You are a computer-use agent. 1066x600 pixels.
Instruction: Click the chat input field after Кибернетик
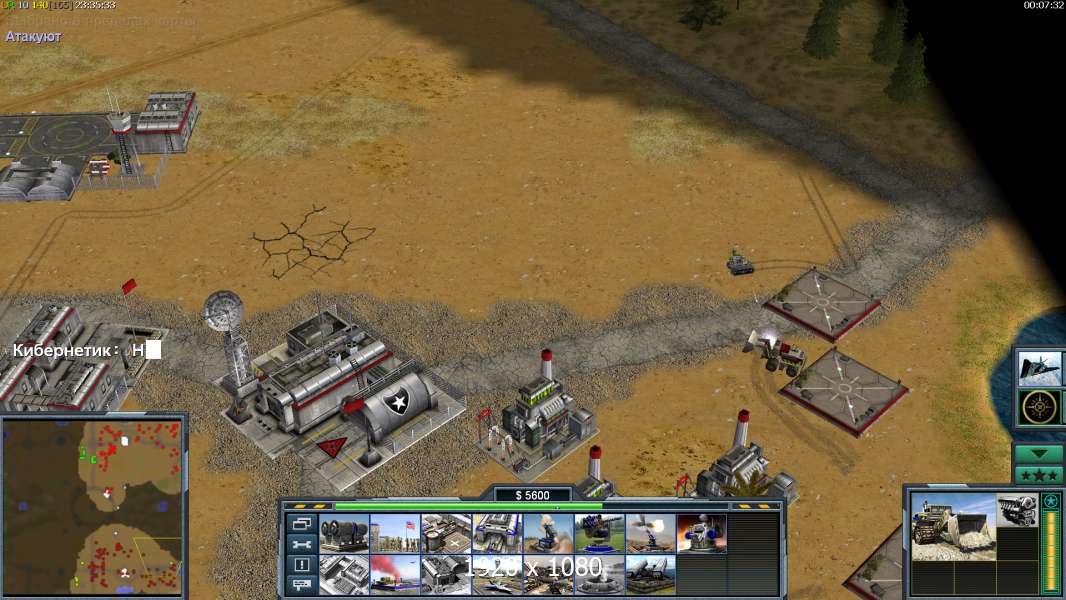click(153, 350)
